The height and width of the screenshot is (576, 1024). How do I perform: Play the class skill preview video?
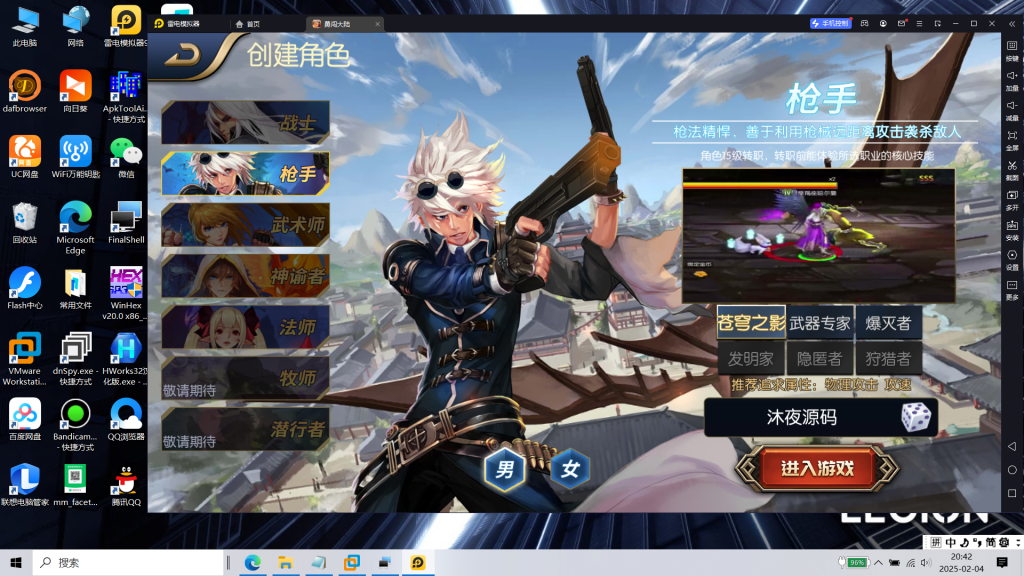(x=818, y=236)
